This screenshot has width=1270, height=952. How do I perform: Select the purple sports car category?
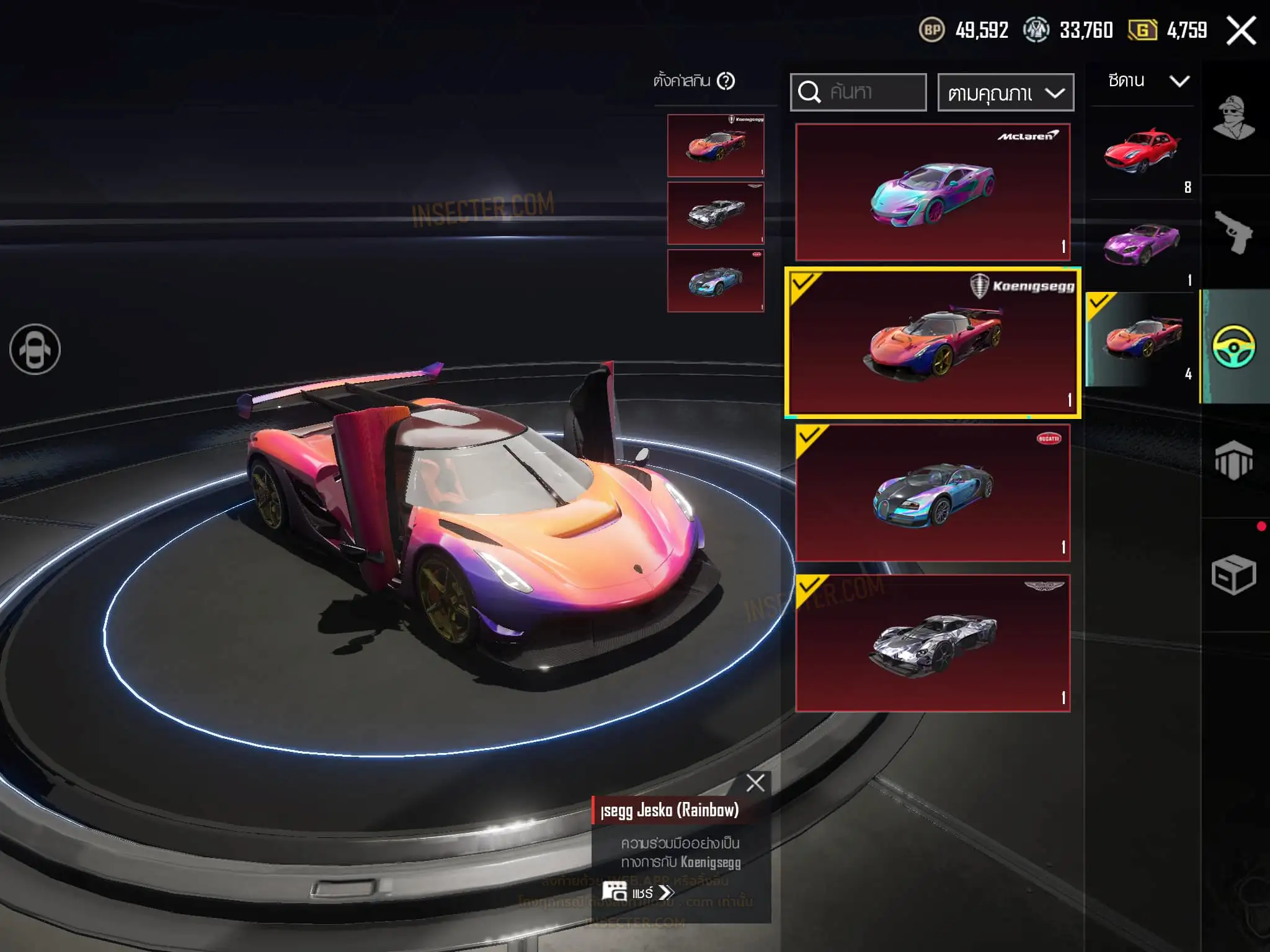[1142, 247]
